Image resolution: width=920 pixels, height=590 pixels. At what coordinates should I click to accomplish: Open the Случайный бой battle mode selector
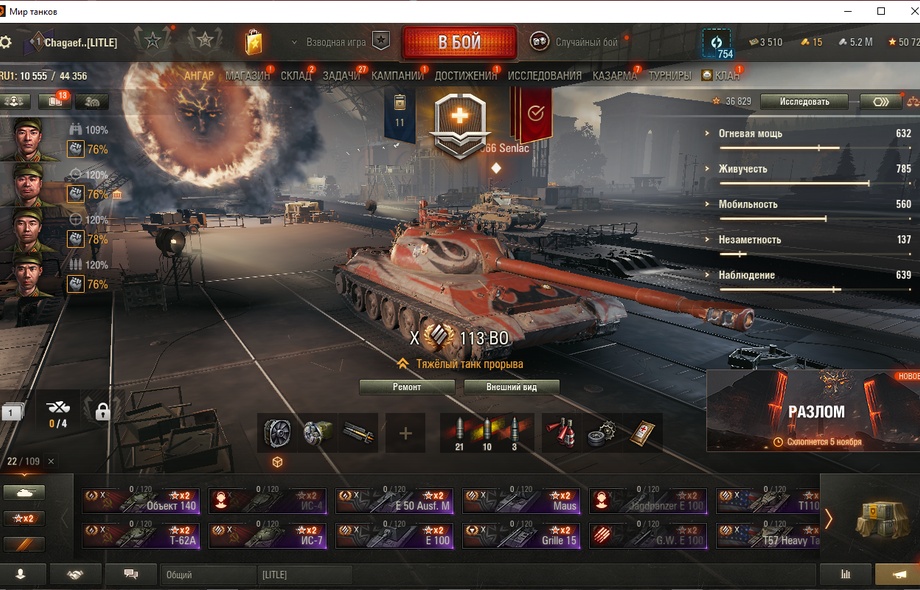[575, 42]
